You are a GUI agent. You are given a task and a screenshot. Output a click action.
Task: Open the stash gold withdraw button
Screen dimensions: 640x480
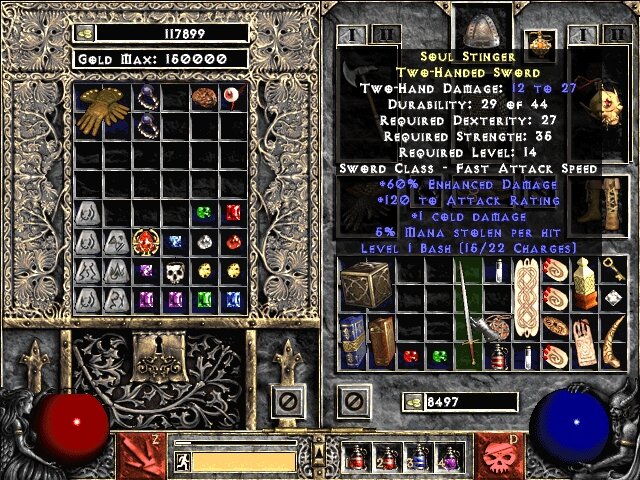click(84, 33)
